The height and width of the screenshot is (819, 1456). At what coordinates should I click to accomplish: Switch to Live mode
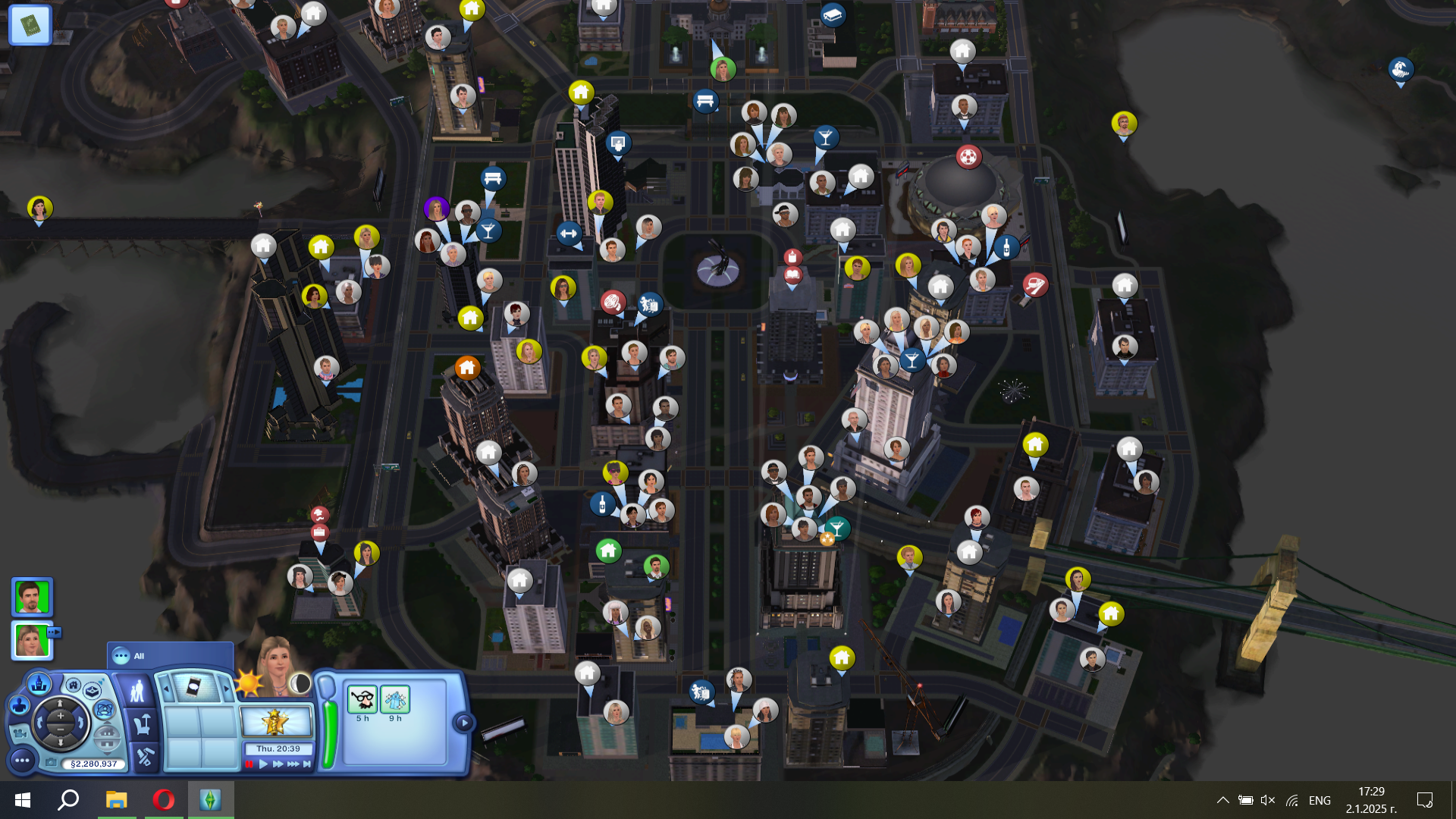click(x=137, y=692)
